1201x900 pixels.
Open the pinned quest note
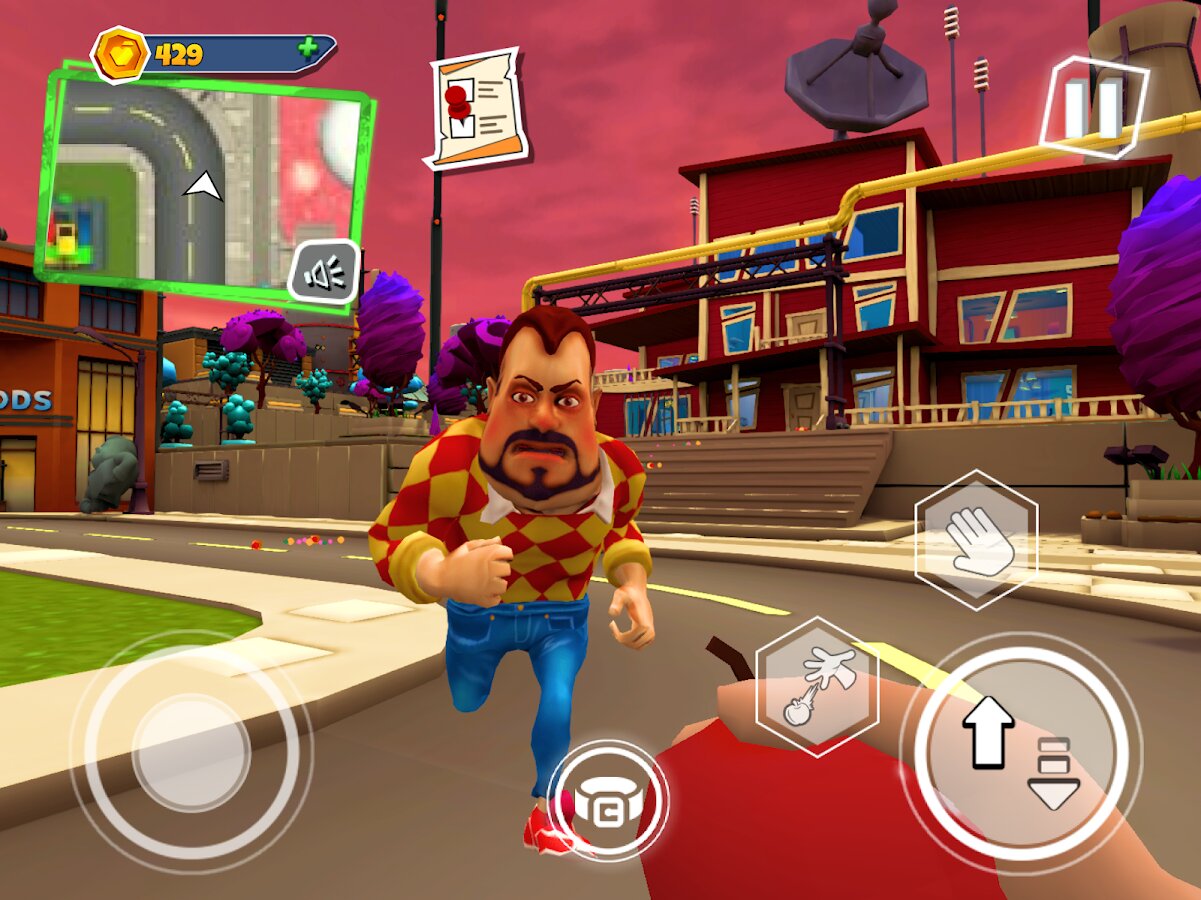tap(477, 109)
